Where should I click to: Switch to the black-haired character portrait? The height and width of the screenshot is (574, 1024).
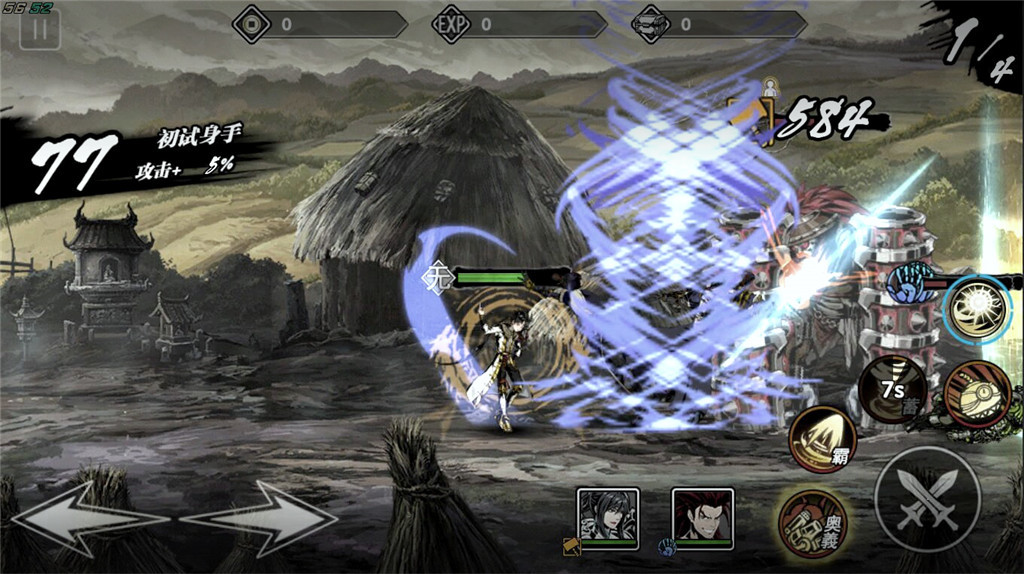(x=607, y=518)
